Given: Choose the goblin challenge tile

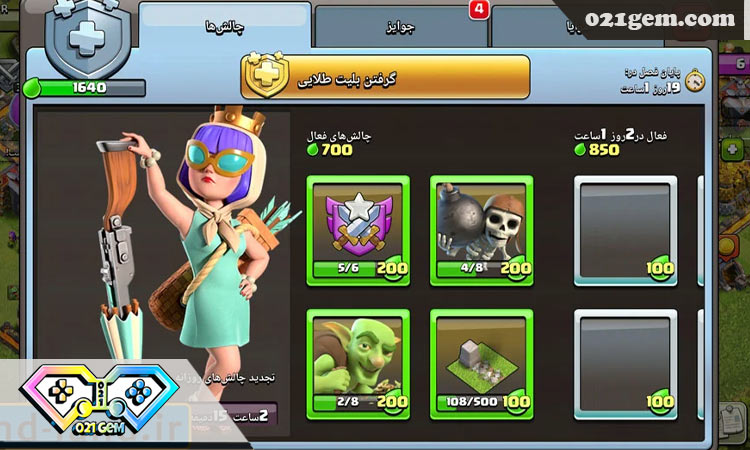Looking at the screenshot, I should point(357,362).
